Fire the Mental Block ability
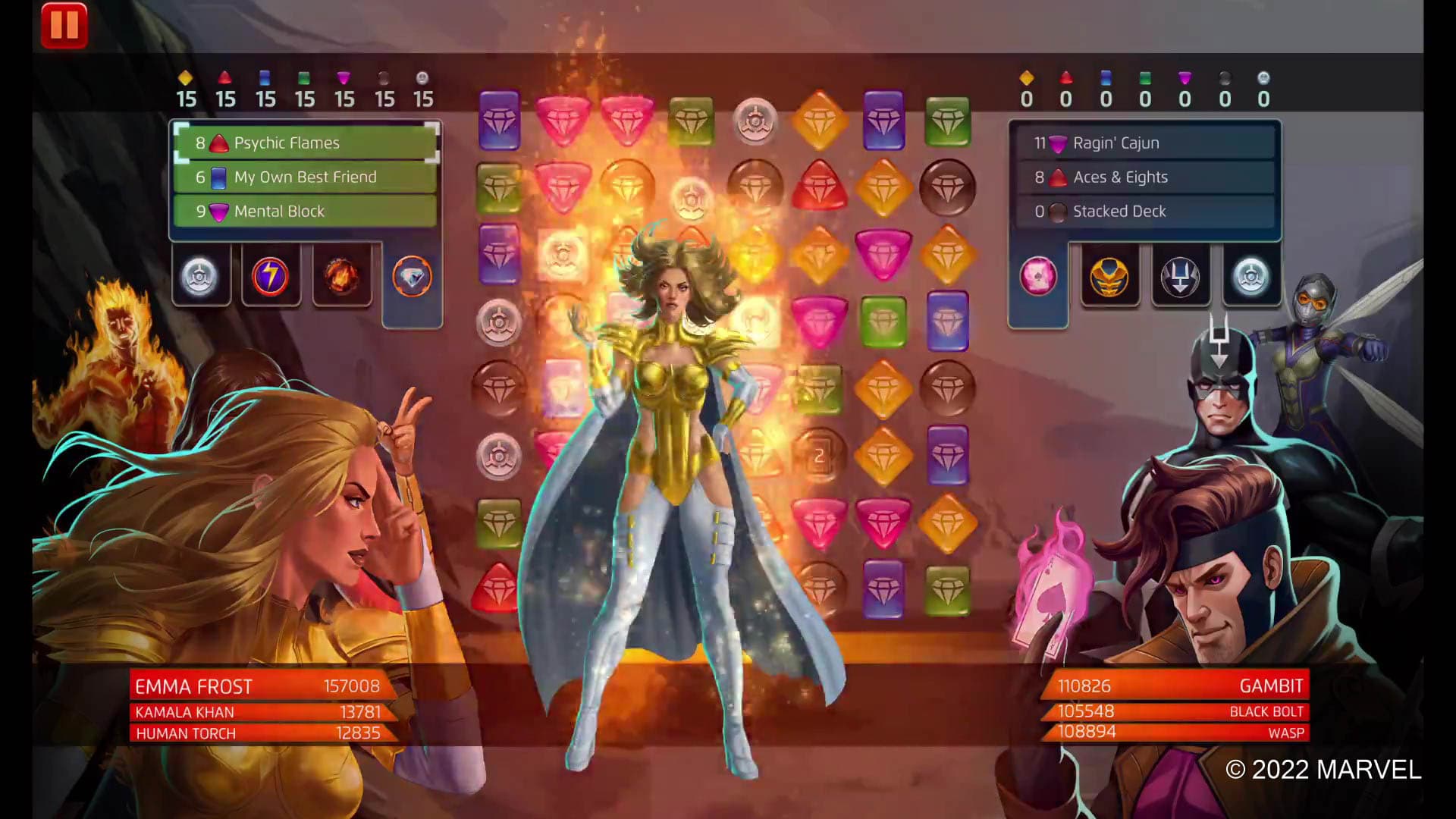The width and height of the screenshot is (1456, 819). (x=303, y=212)
